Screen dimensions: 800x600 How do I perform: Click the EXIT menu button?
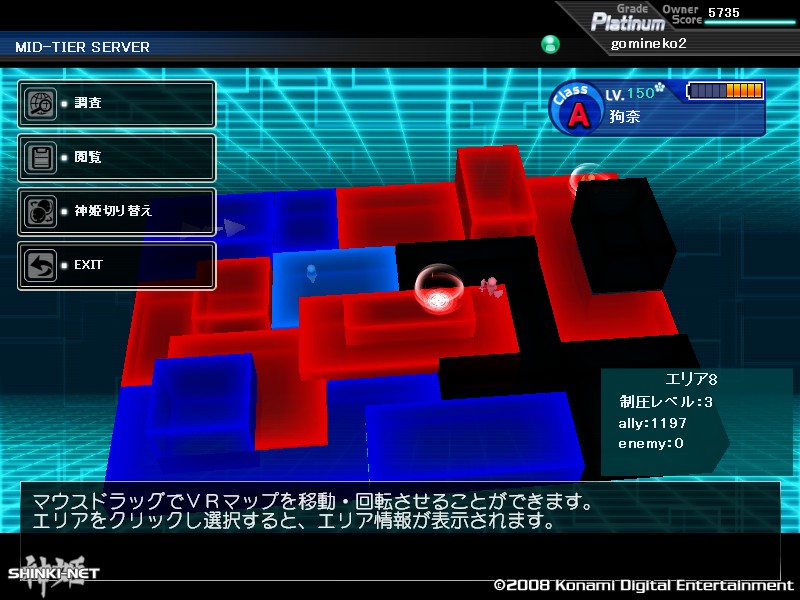tap(116, 265)
